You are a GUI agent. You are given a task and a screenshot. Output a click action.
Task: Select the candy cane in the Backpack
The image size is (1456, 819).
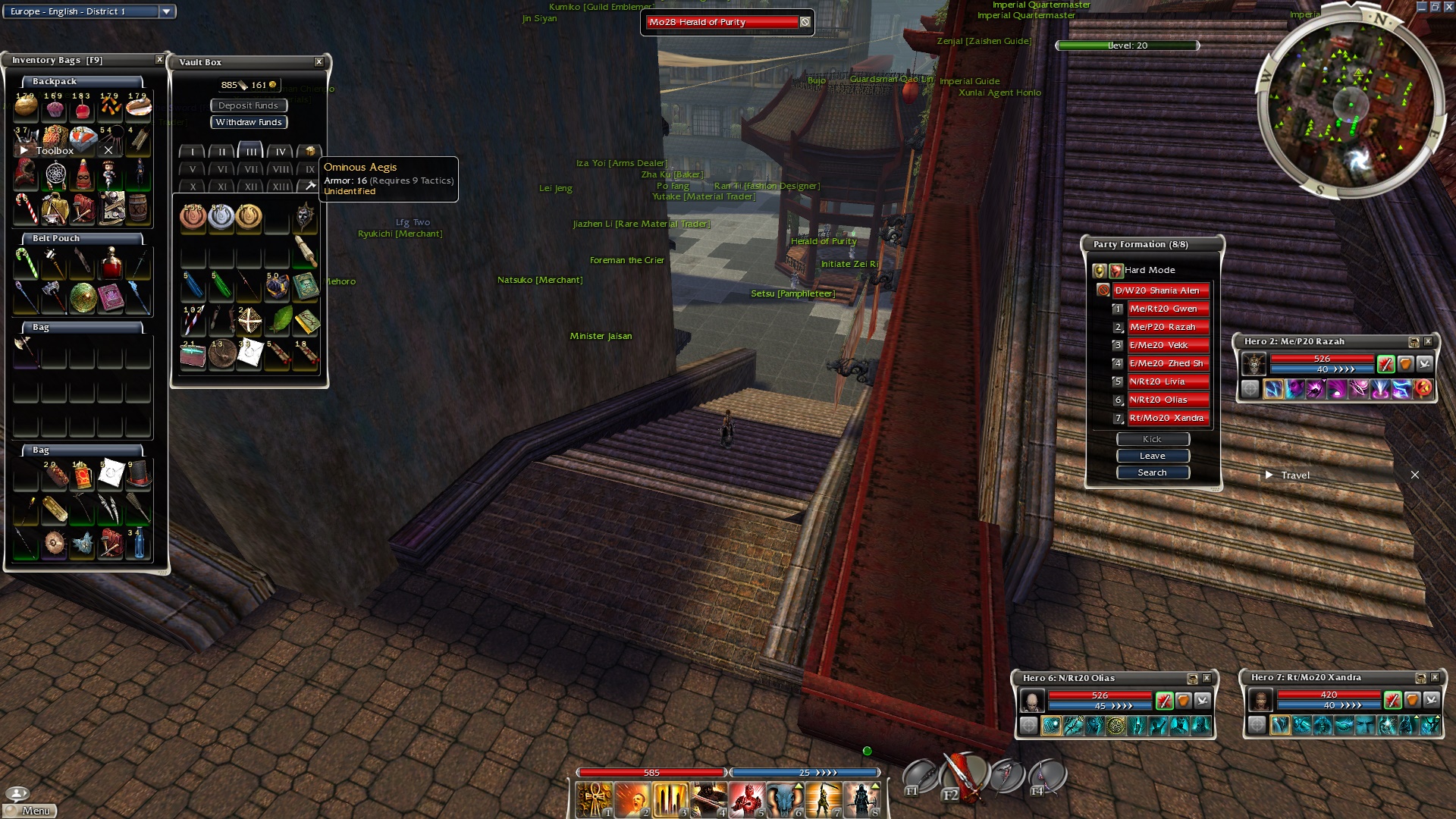tap(26, 209)
